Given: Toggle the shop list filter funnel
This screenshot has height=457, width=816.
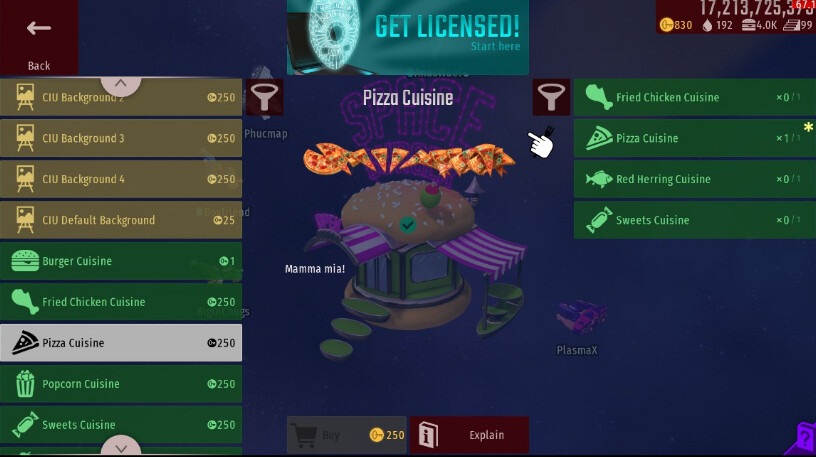Looking at the screenshot, I should point(265,98).
